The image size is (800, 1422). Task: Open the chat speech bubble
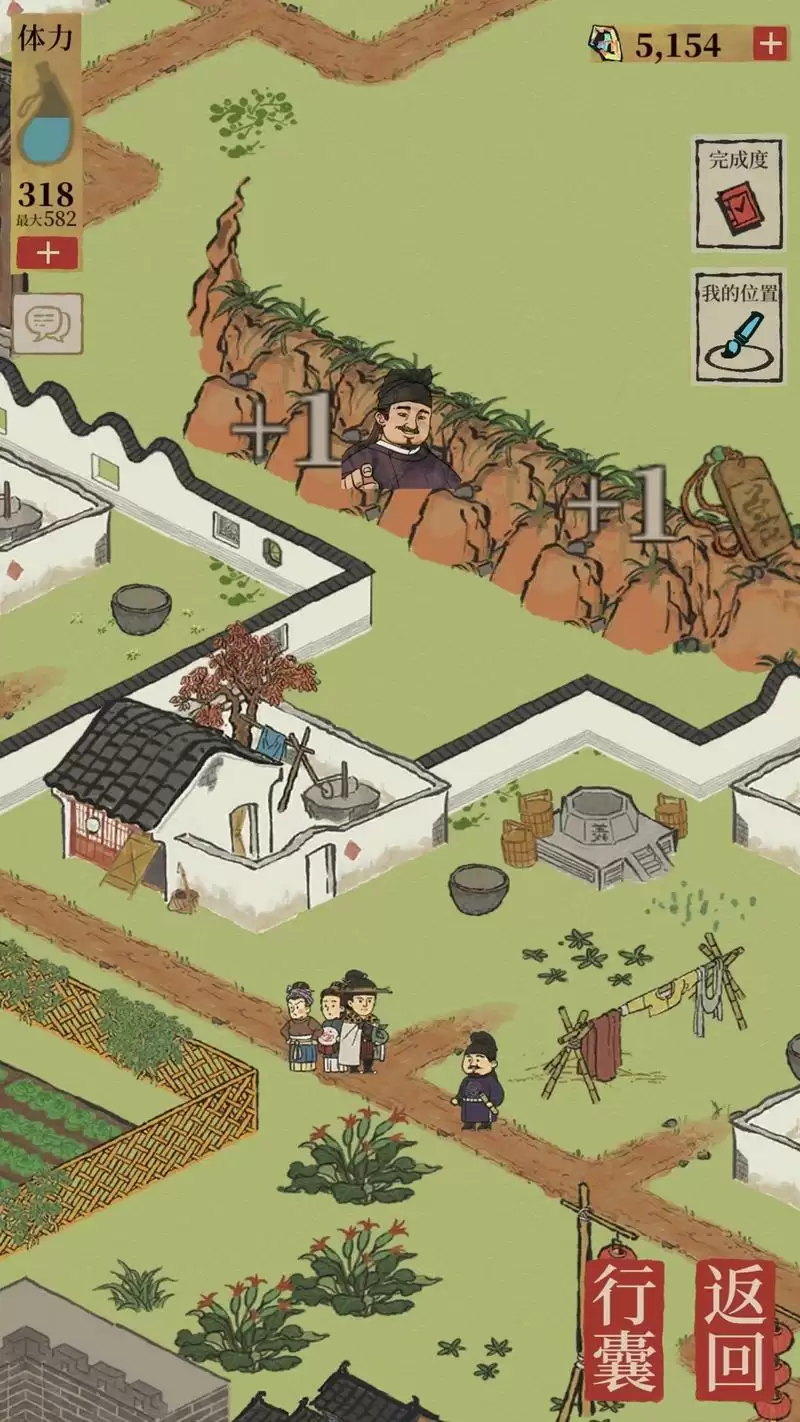point(47,322)
